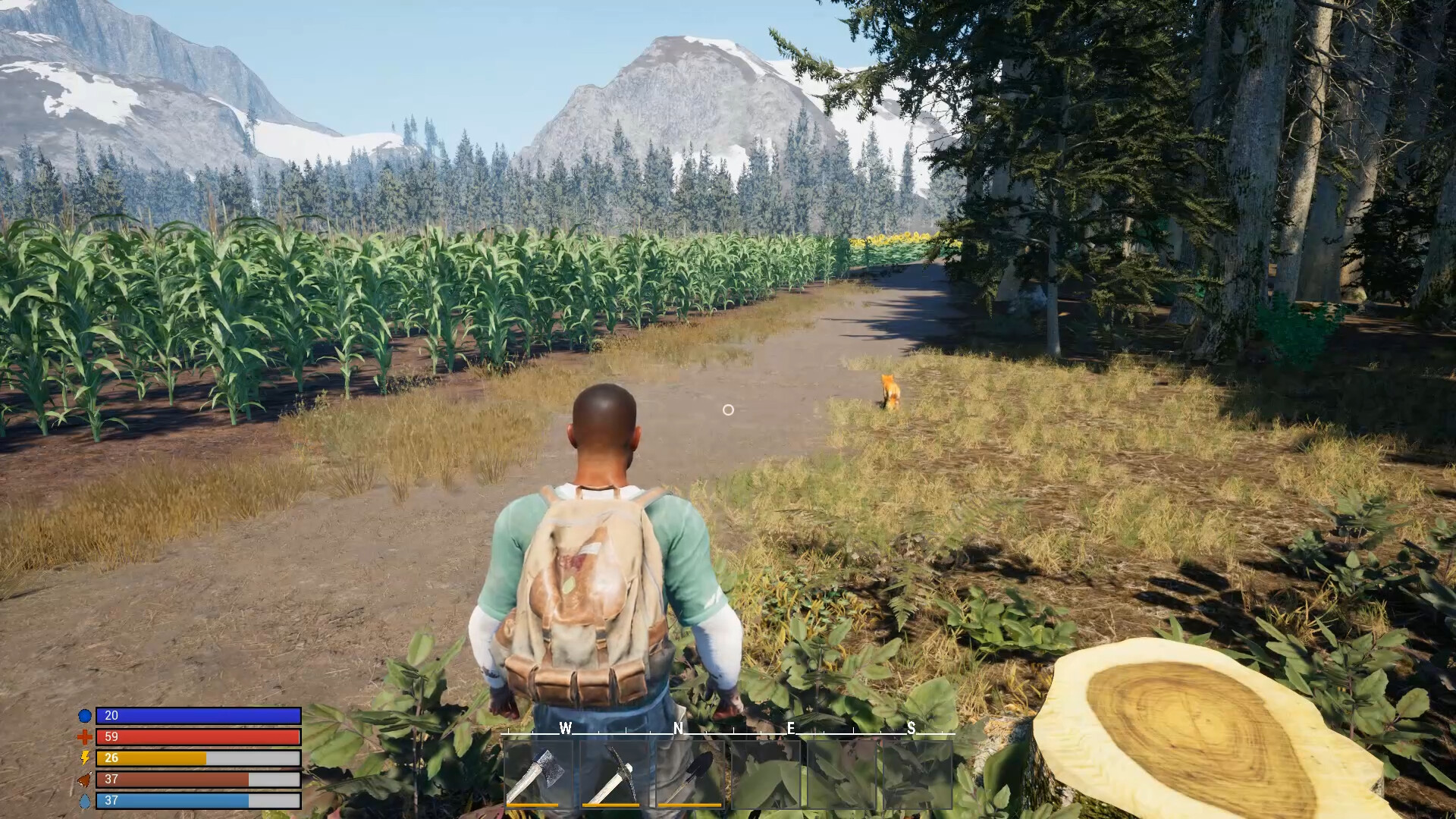The image size is (1456, 819).
Task: Click the E marker on the compass
Action: pos(790,729)
